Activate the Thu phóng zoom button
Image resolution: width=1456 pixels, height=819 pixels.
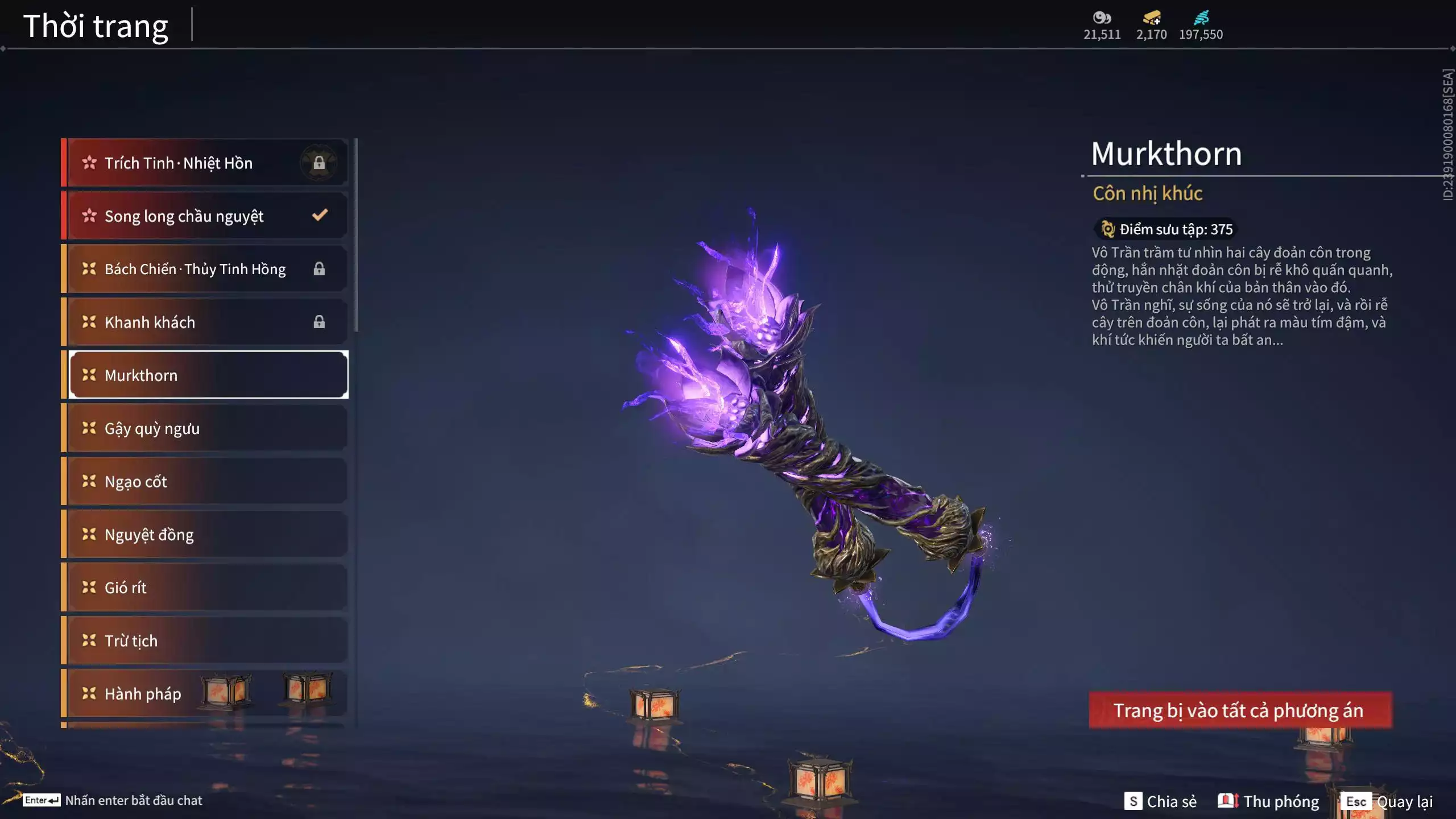point(1269,801)
